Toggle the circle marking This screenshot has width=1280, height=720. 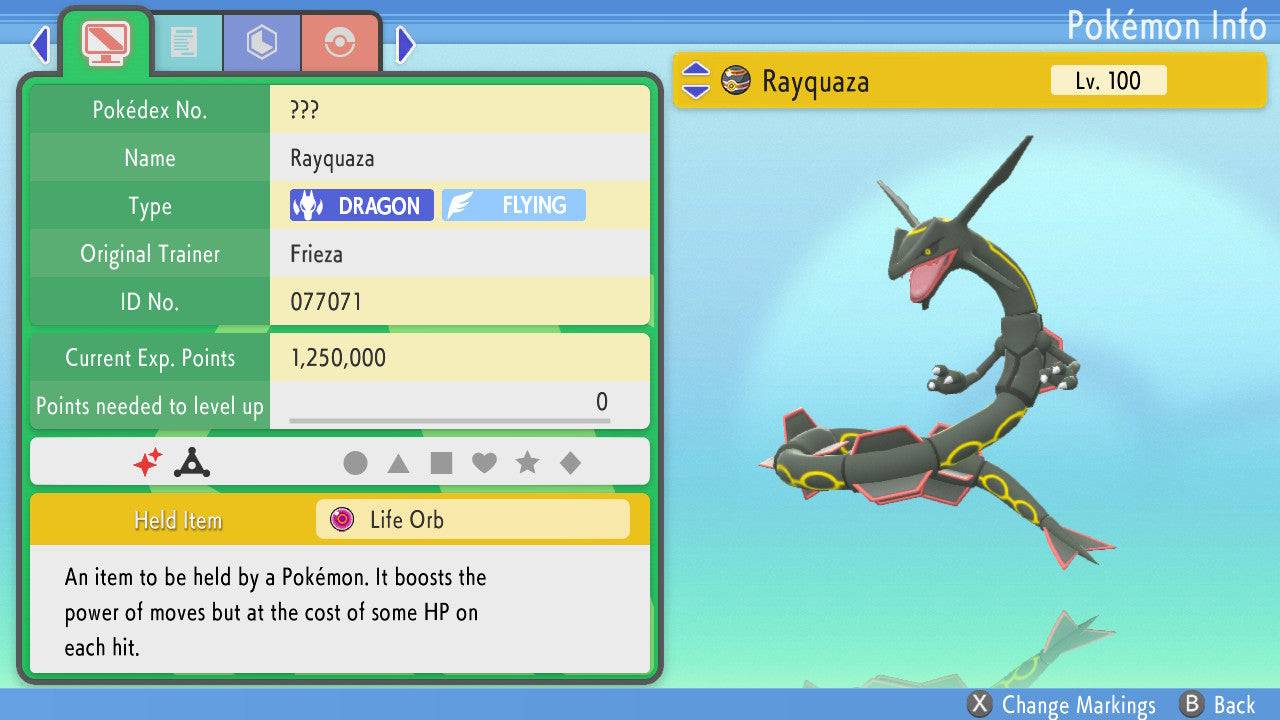[355, 463]
